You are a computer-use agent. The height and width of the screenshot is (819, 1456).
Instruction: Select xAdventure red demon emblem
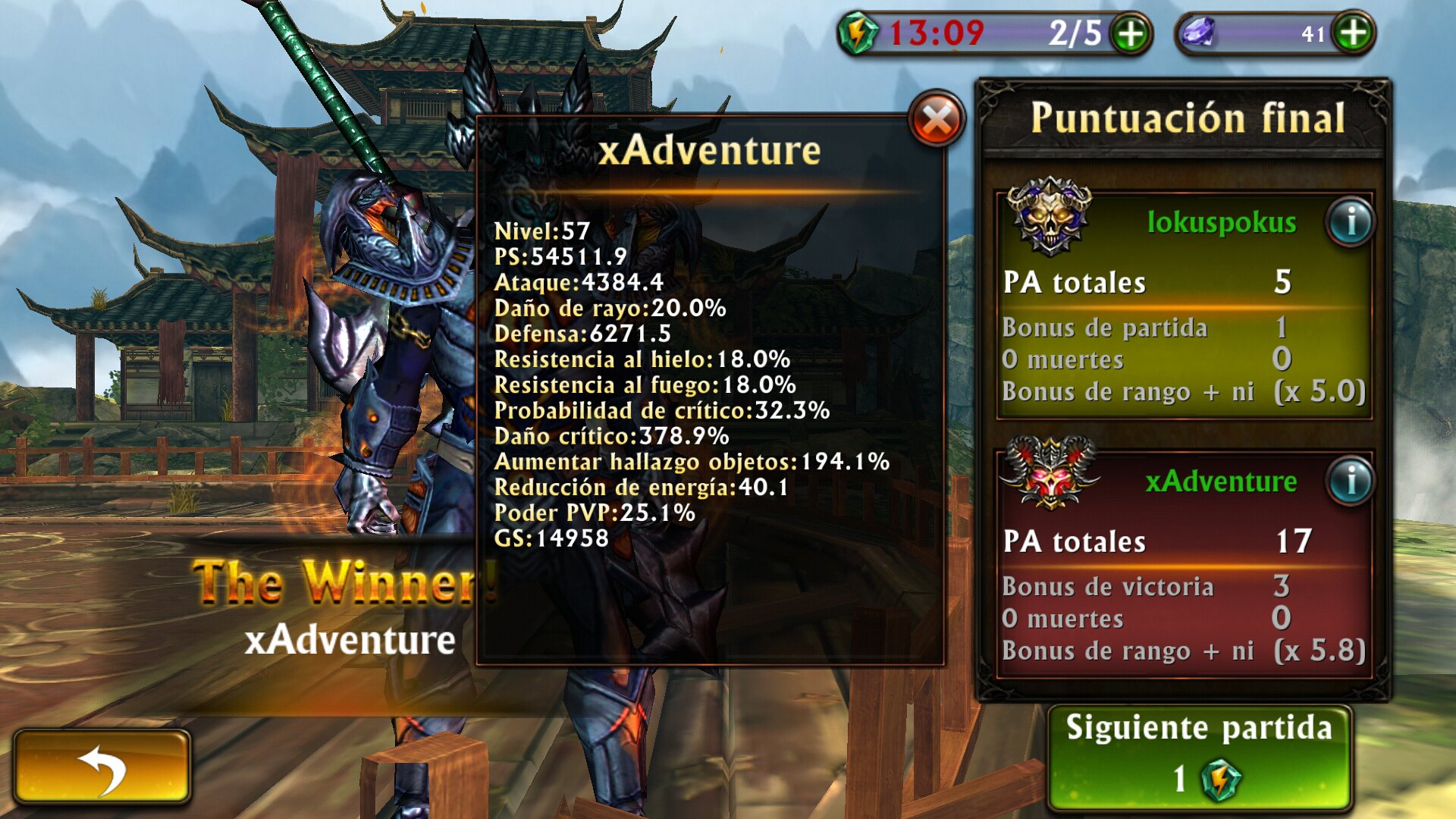[x=1050, y=472]
